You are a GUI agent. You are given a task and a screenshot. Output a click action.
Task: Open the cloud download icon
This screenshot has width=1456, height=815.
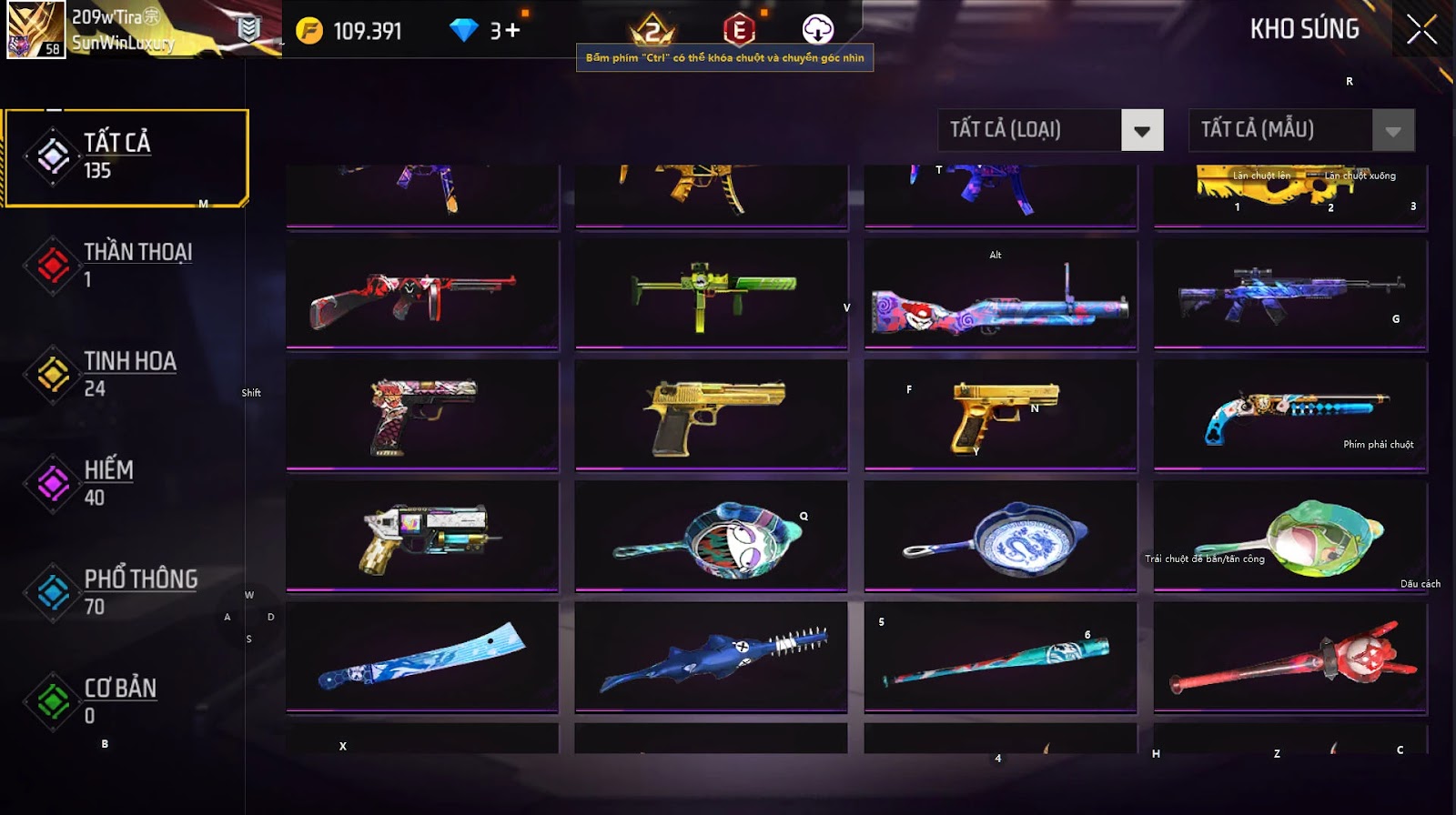817,29
